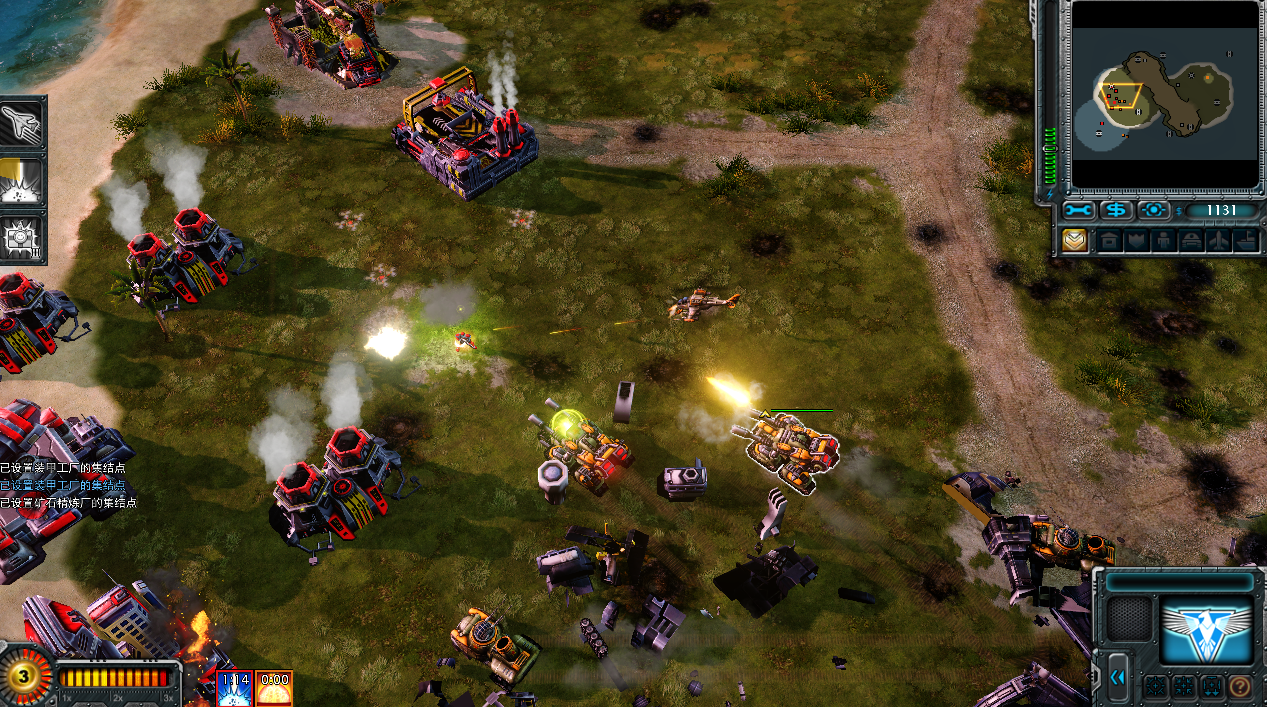The height and width of the screenshot is (707, 1267).
Task: Open the vehicle production tab
Action: [1191, 241]
